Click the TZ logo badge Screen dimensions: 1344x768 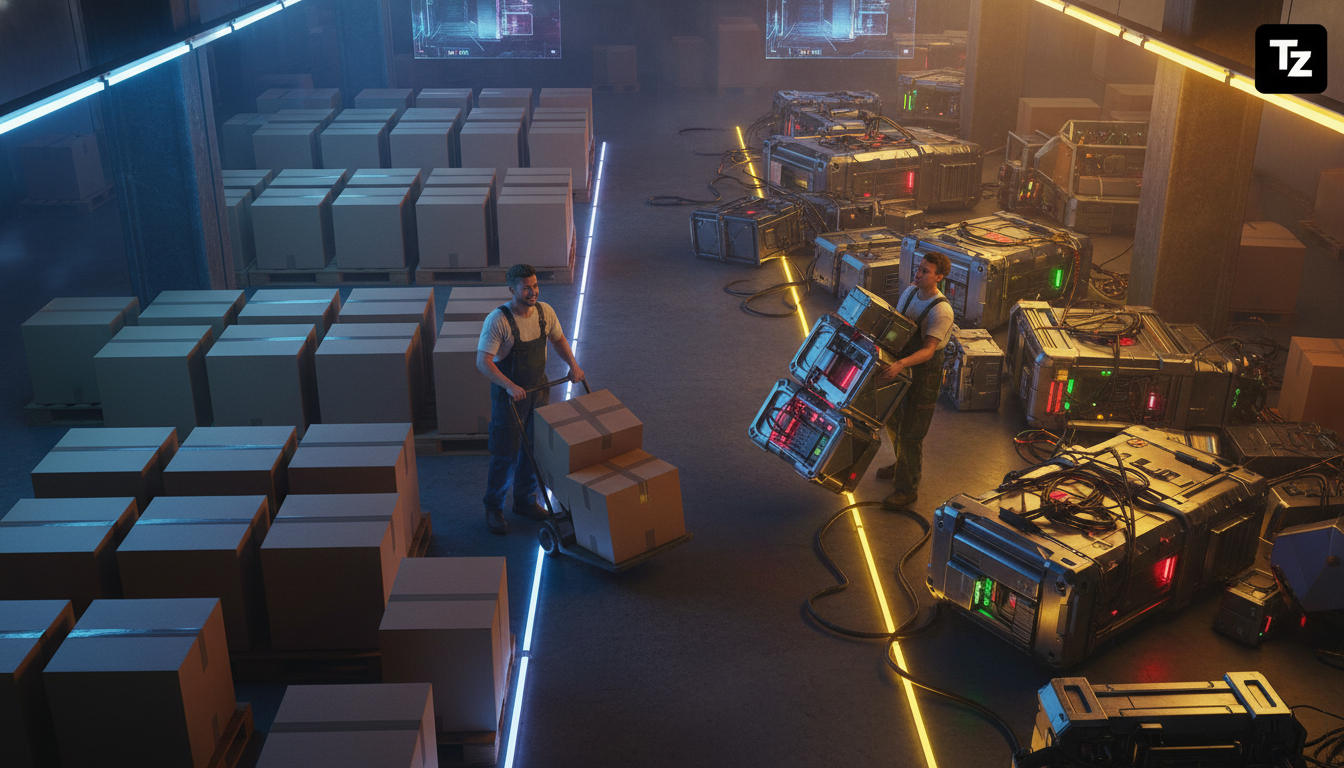(x=1290, y=59)
